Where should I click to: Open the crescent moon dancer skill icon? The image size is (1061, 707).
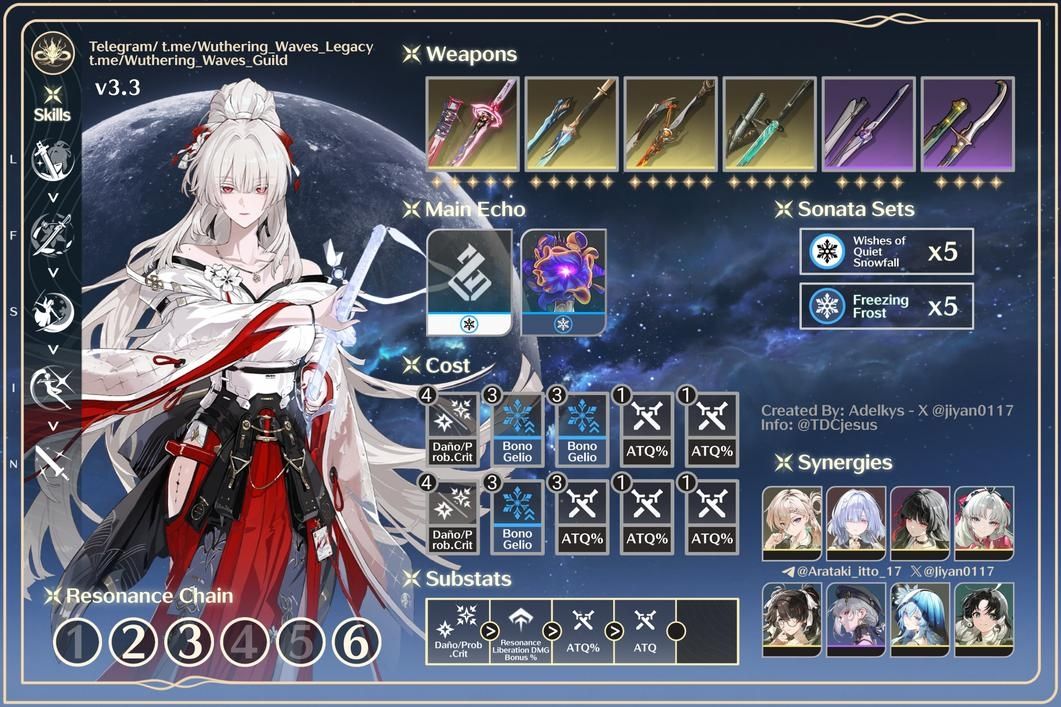coord(51,312)
